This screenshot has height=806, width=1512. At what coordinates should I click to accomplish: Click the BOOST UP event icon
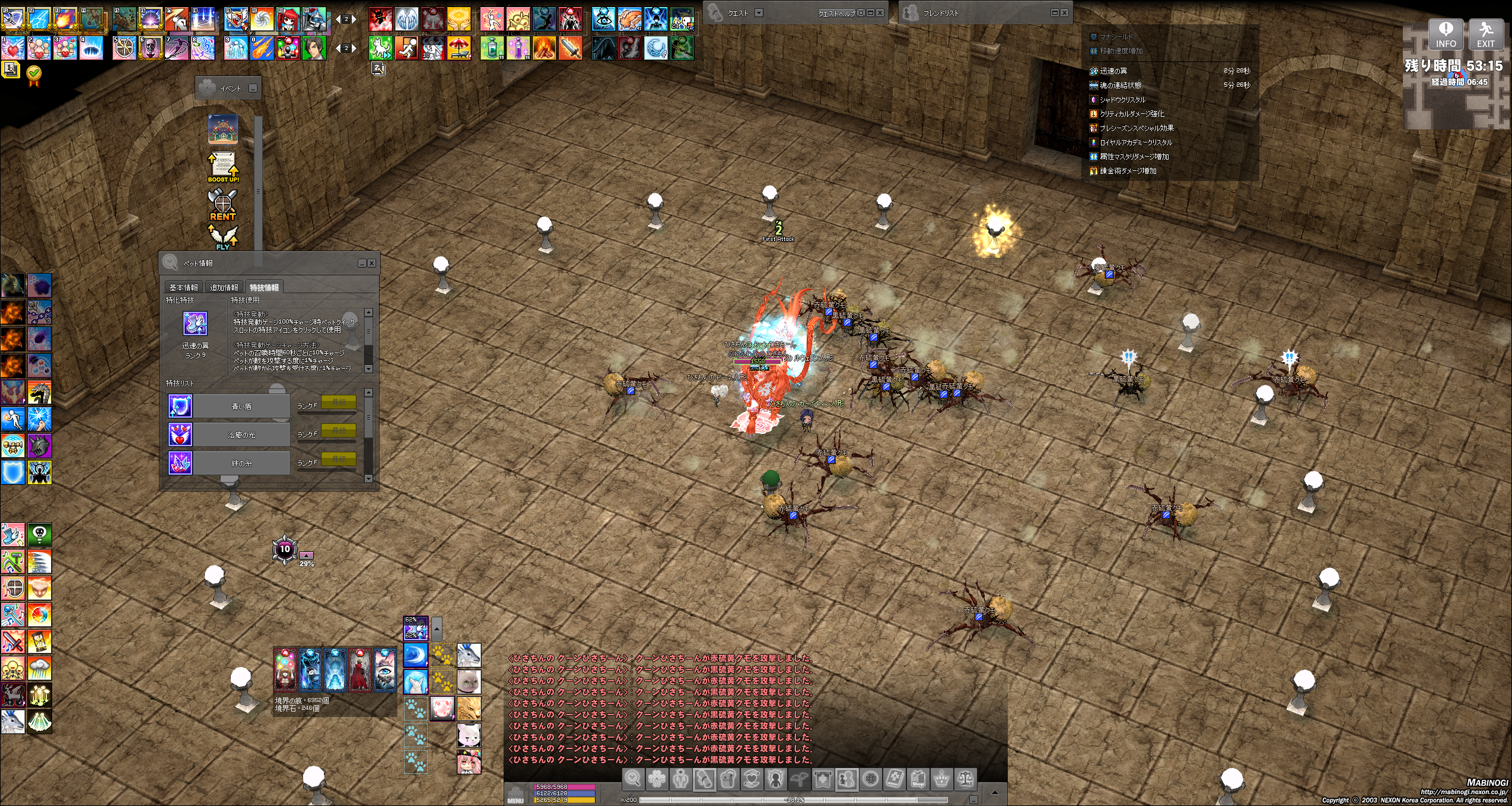(223, 167)
